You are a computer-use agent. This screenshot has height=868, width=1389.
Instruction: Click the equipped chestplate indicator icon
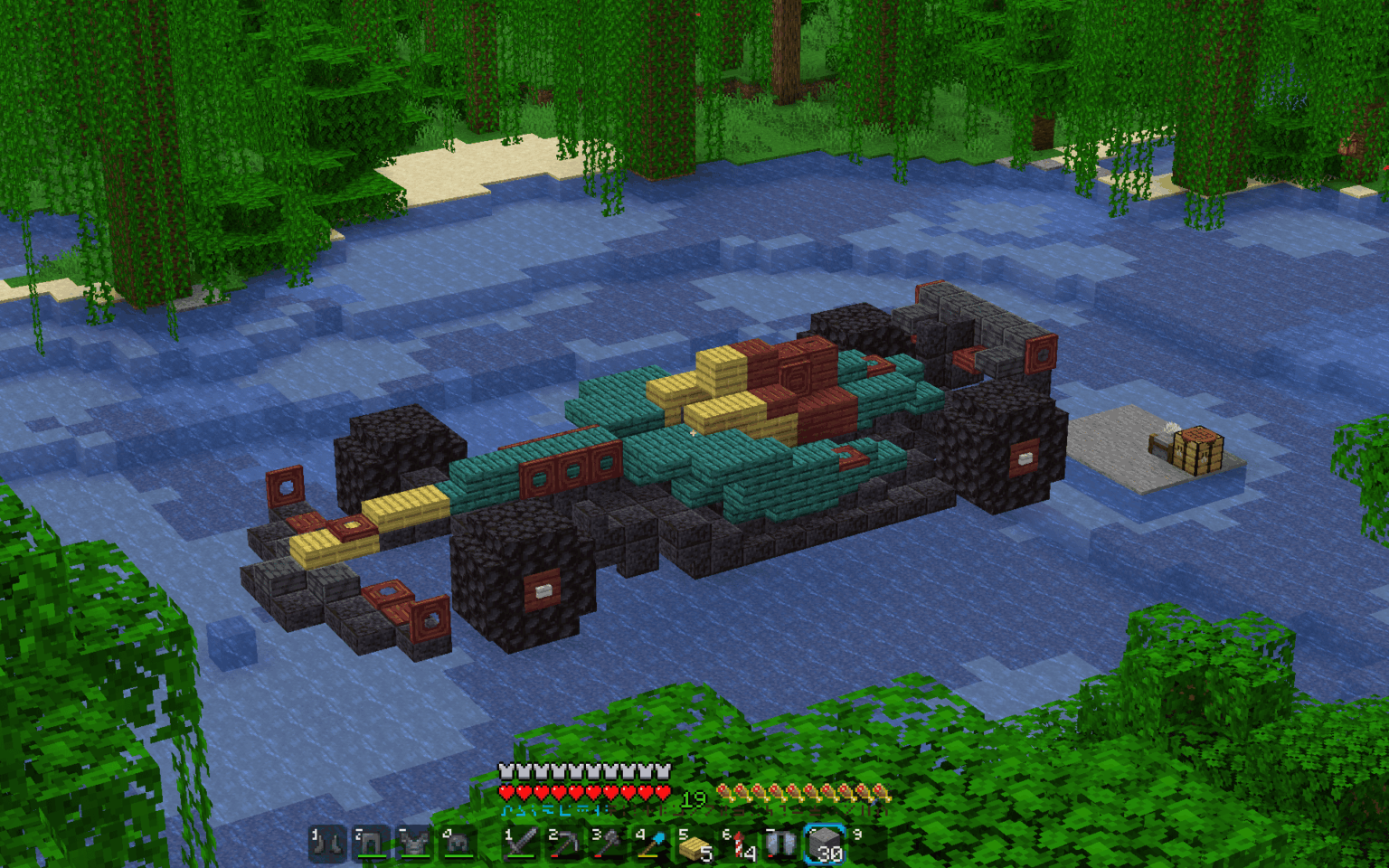click(413, 844)
